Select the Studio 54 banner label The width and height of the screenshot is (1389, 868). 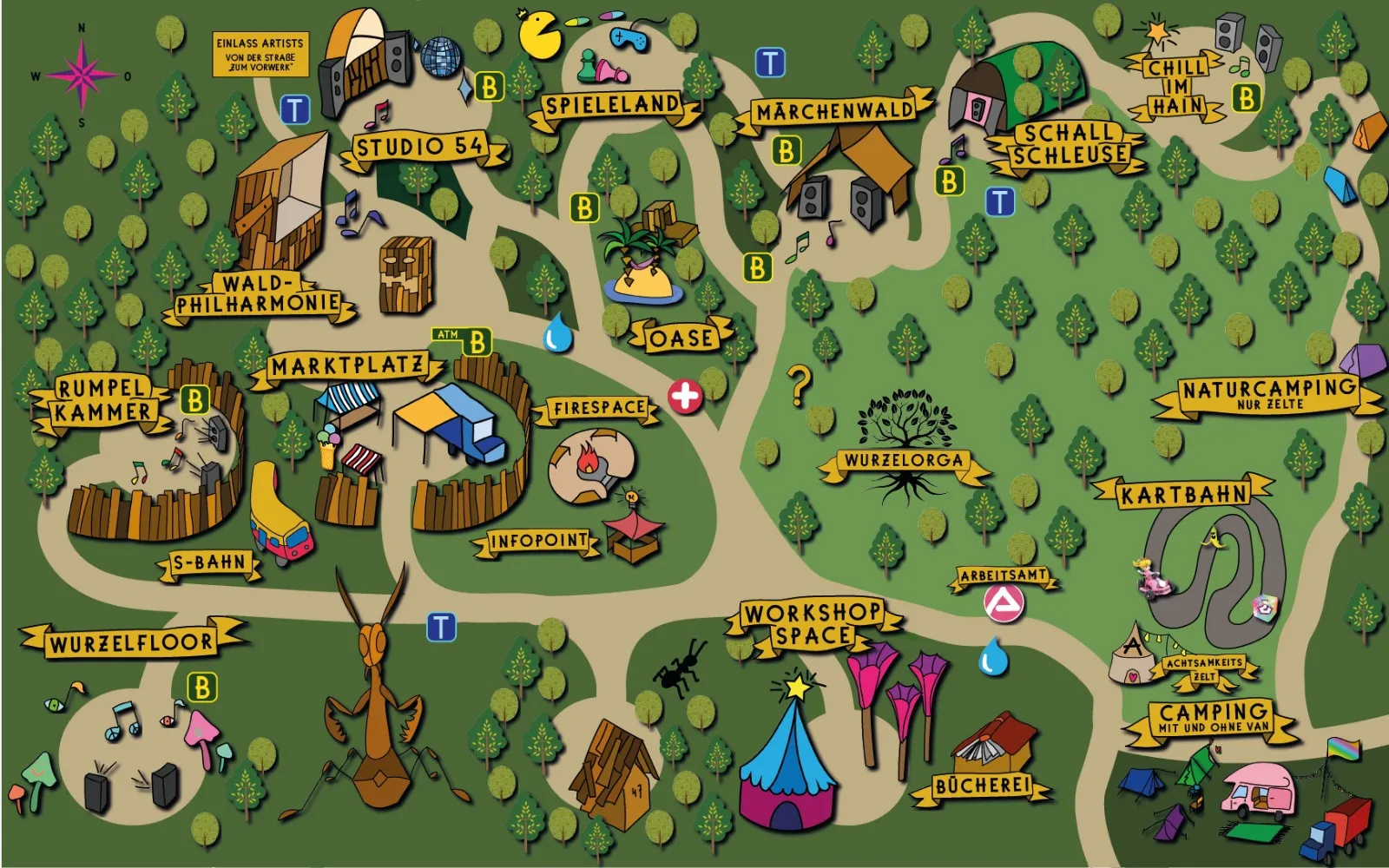[x=422, y=148]
